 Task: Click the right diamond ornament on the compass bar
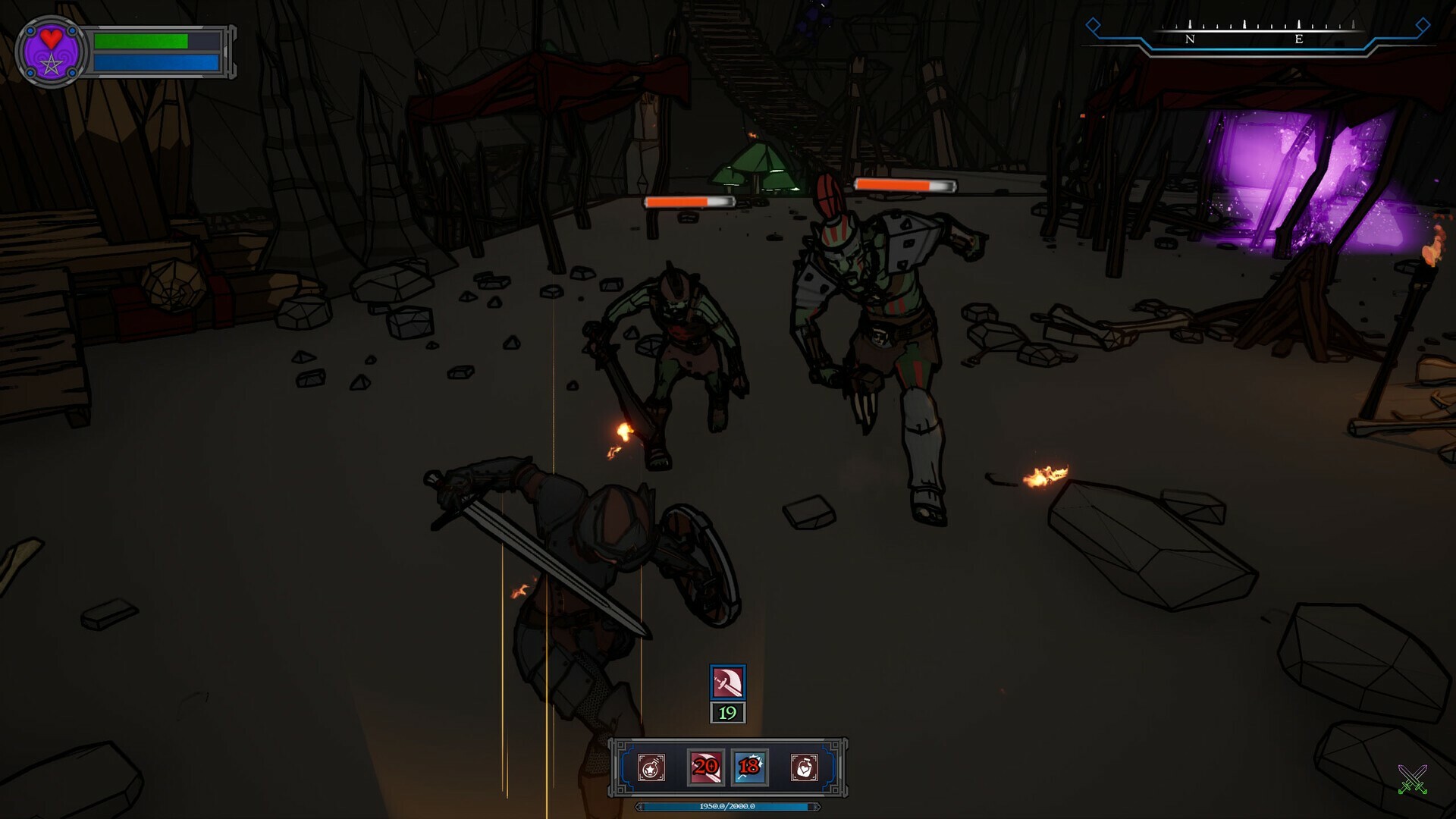coord(1423,26)
